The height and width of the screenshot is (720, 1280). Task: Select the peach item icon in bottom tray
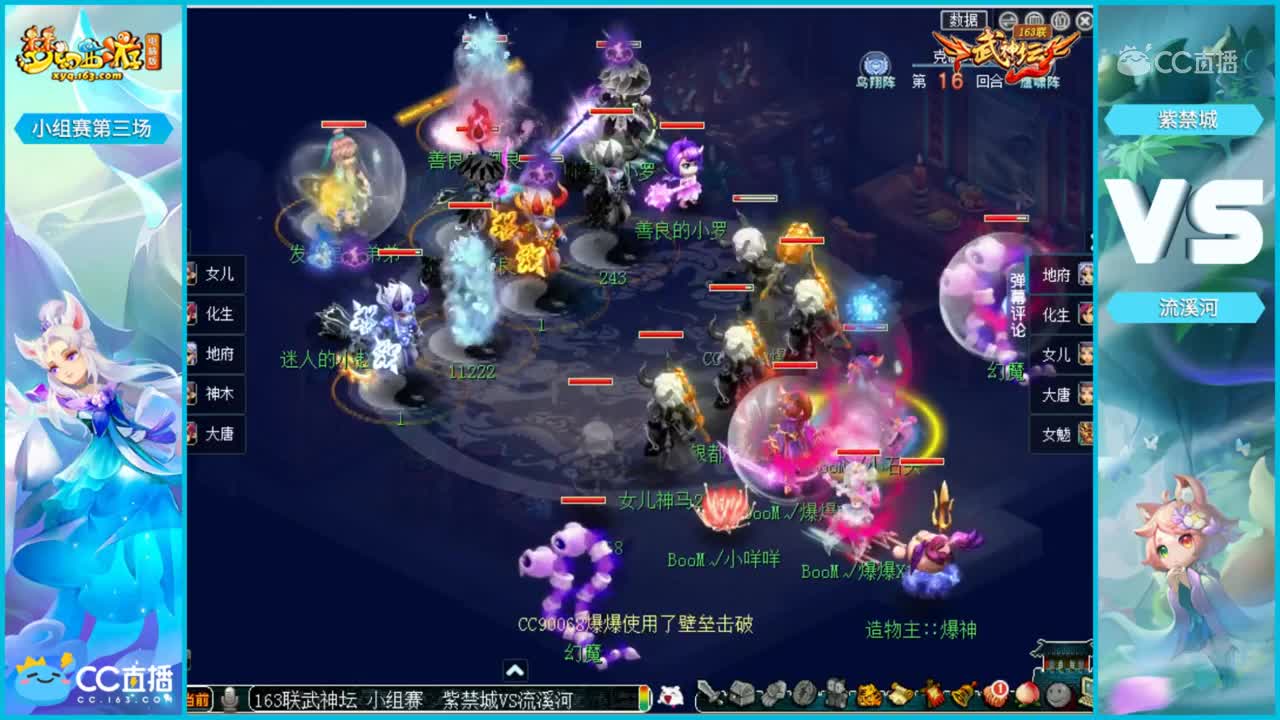coord(1025,696)
